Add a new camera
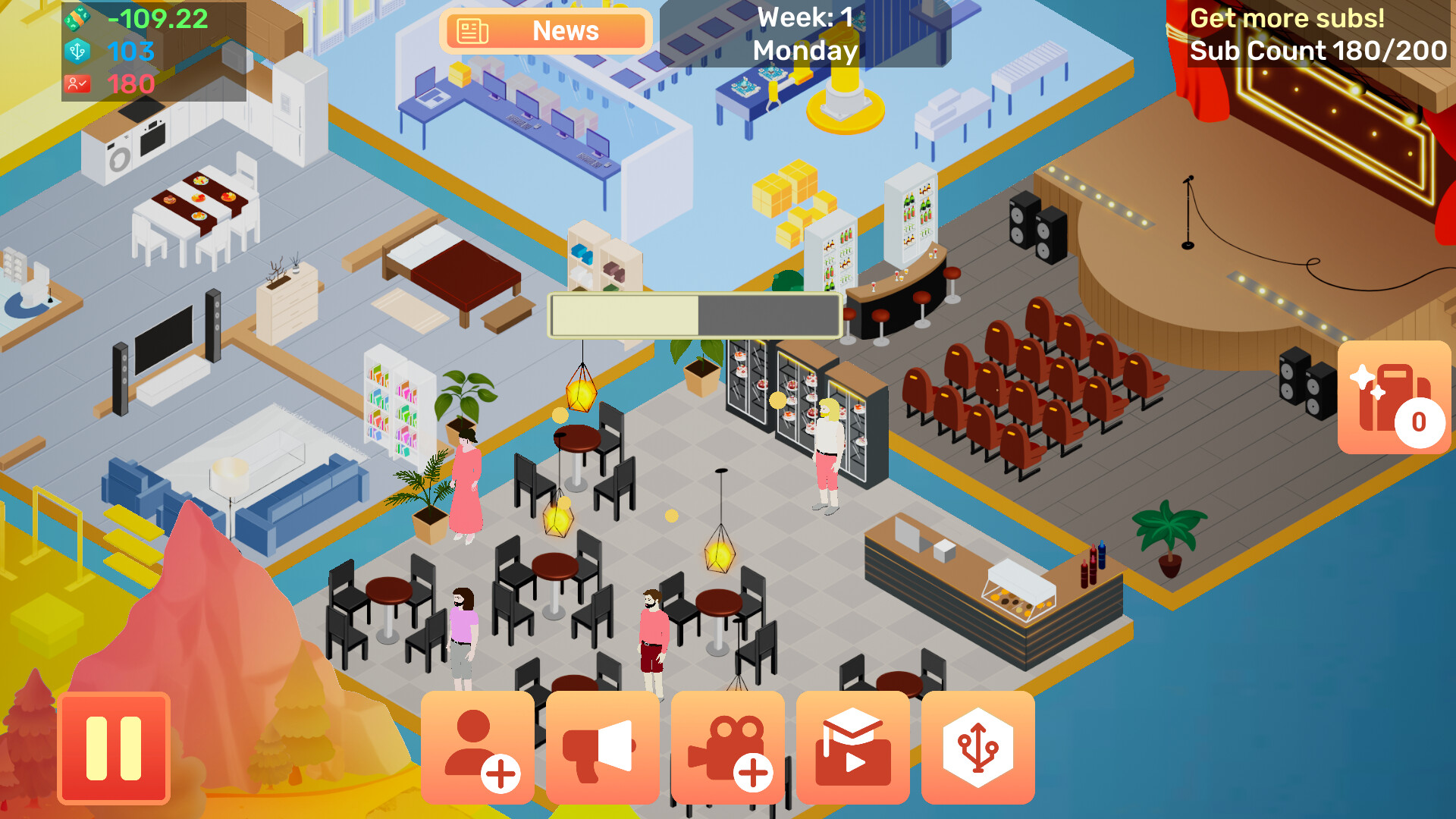 (728, 747)
